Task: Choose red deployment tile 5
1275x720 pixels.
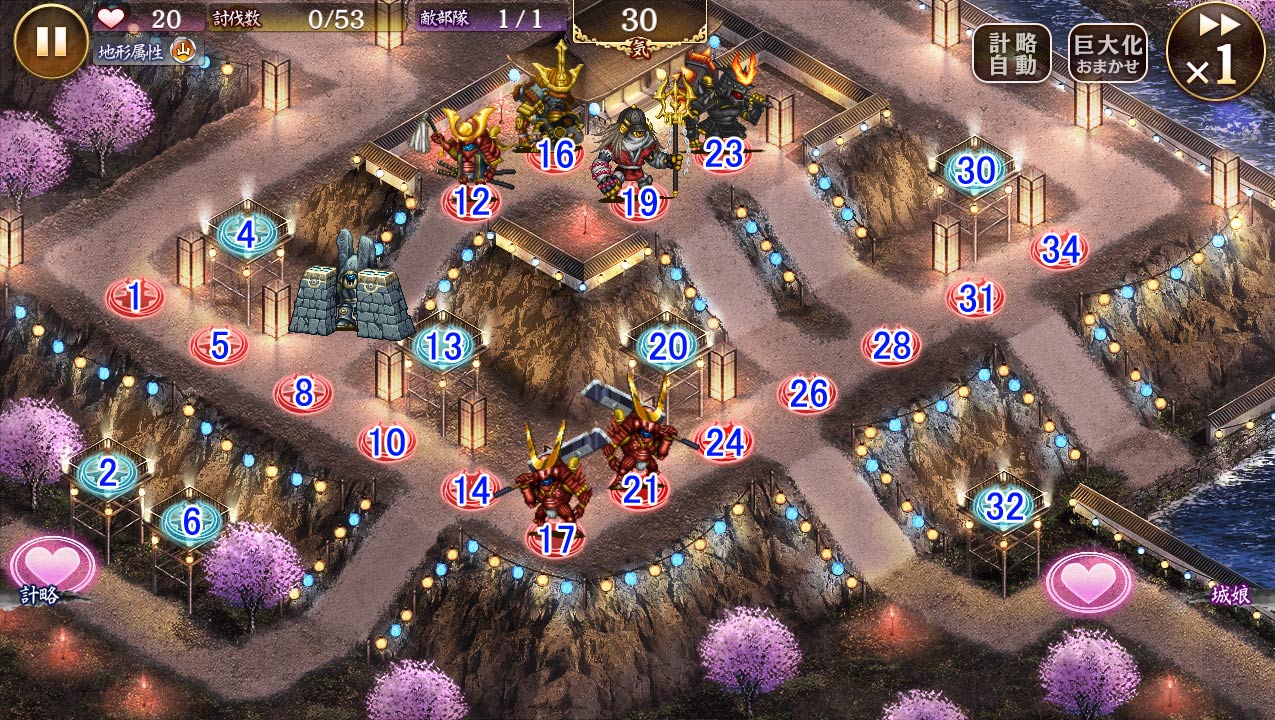Action: point(220,346)
